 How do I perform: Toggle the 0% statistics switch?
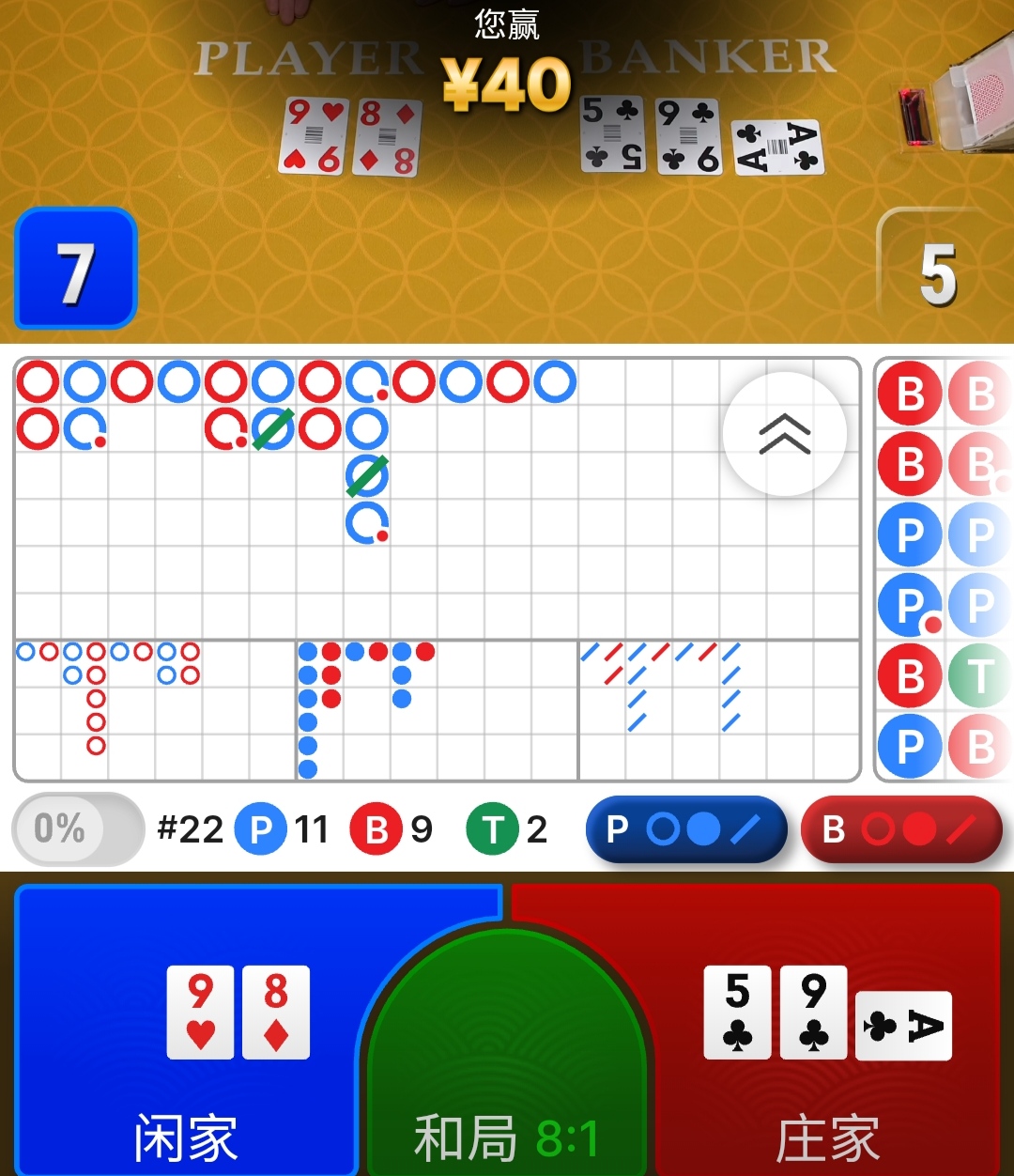77,828
